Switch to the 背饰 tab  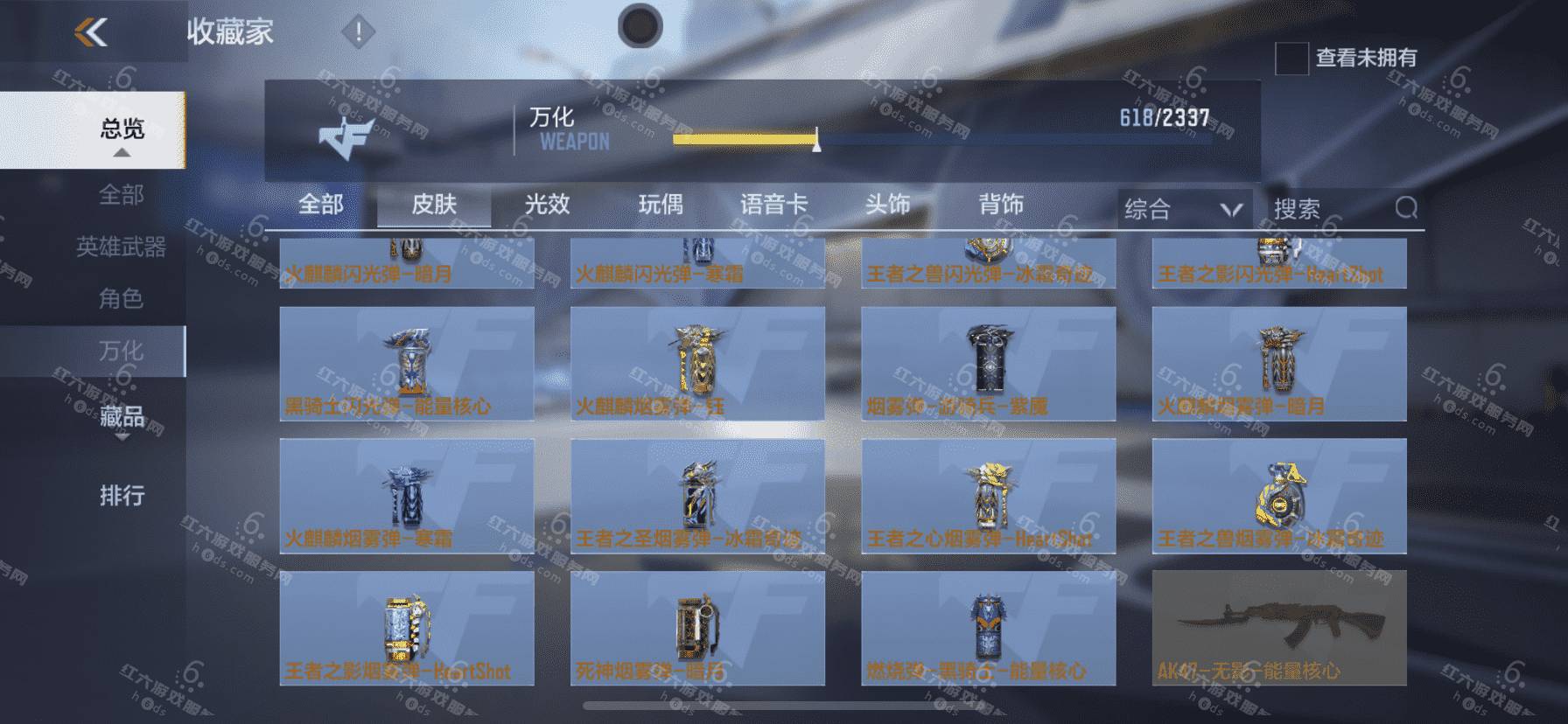coord(1001,205)
